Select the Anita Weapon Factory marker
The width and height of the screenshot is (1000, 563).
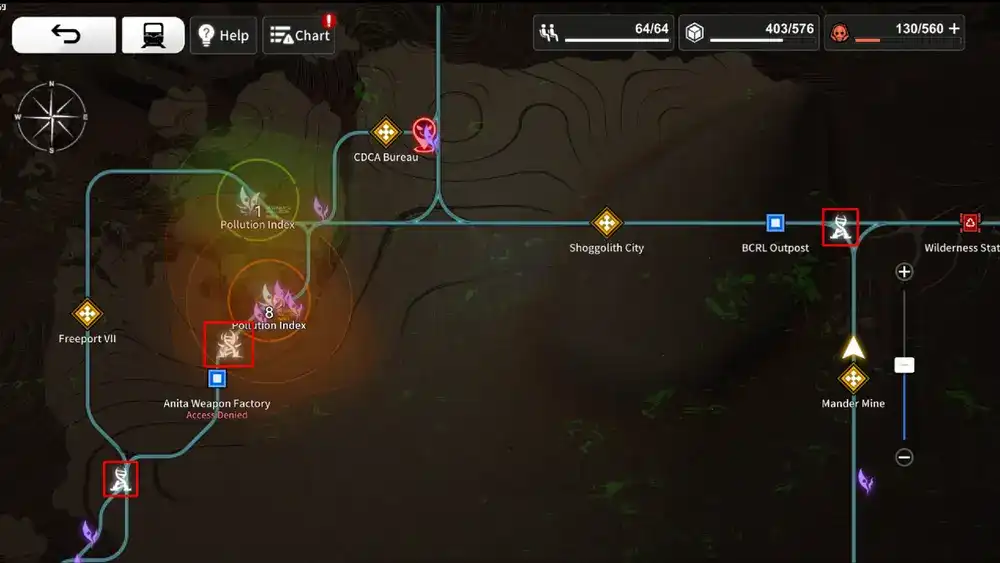coord(217,379)
